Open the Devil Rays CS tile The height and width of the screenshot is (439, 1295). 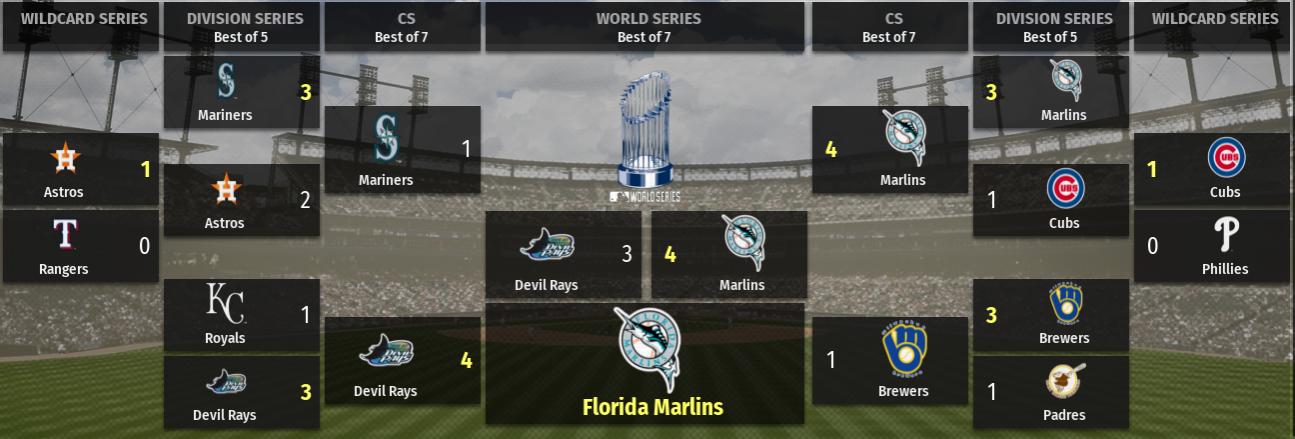(402, 361)
